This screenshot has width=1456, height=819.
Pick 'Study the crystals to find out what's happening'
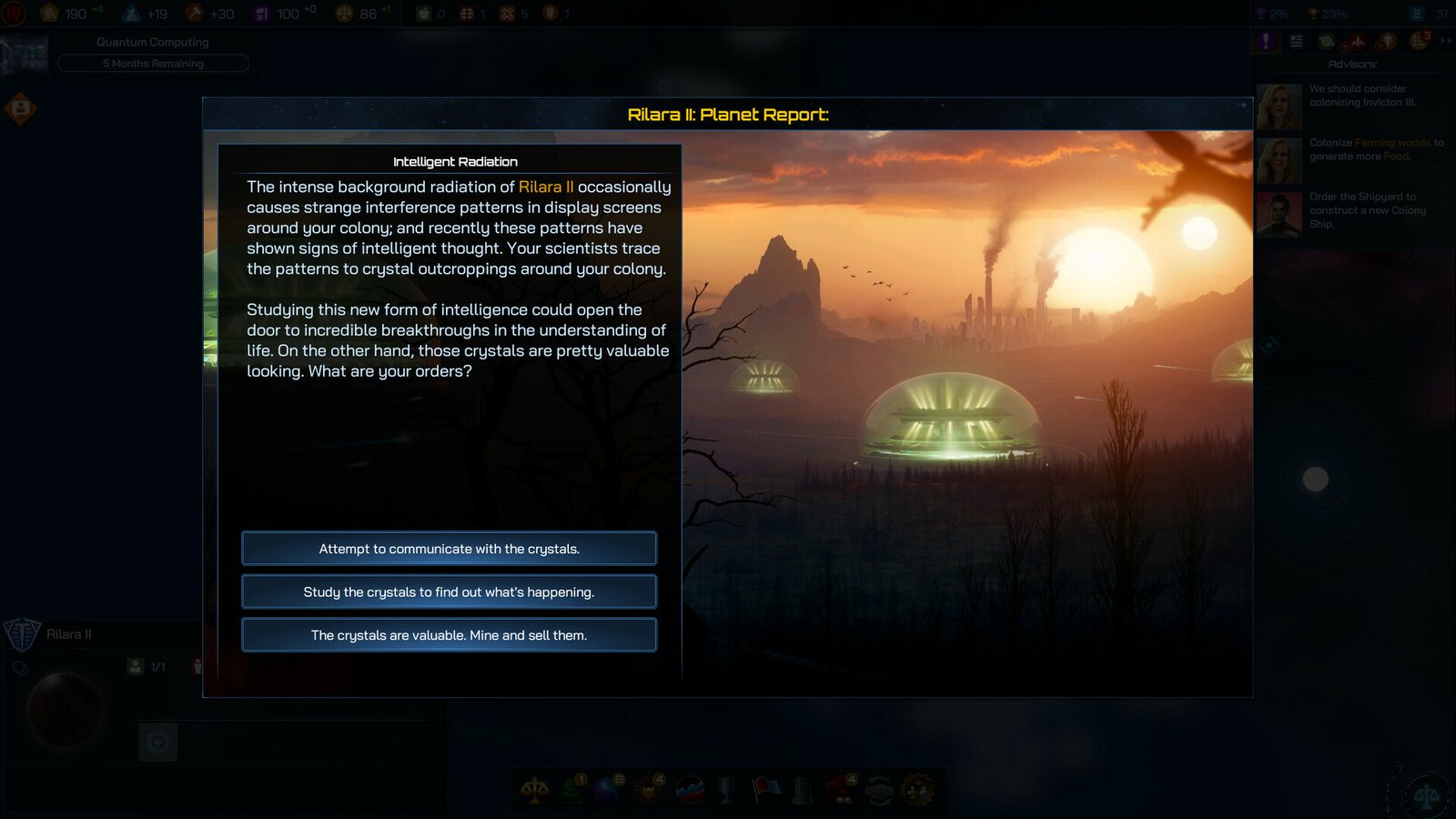pos(449,591)
